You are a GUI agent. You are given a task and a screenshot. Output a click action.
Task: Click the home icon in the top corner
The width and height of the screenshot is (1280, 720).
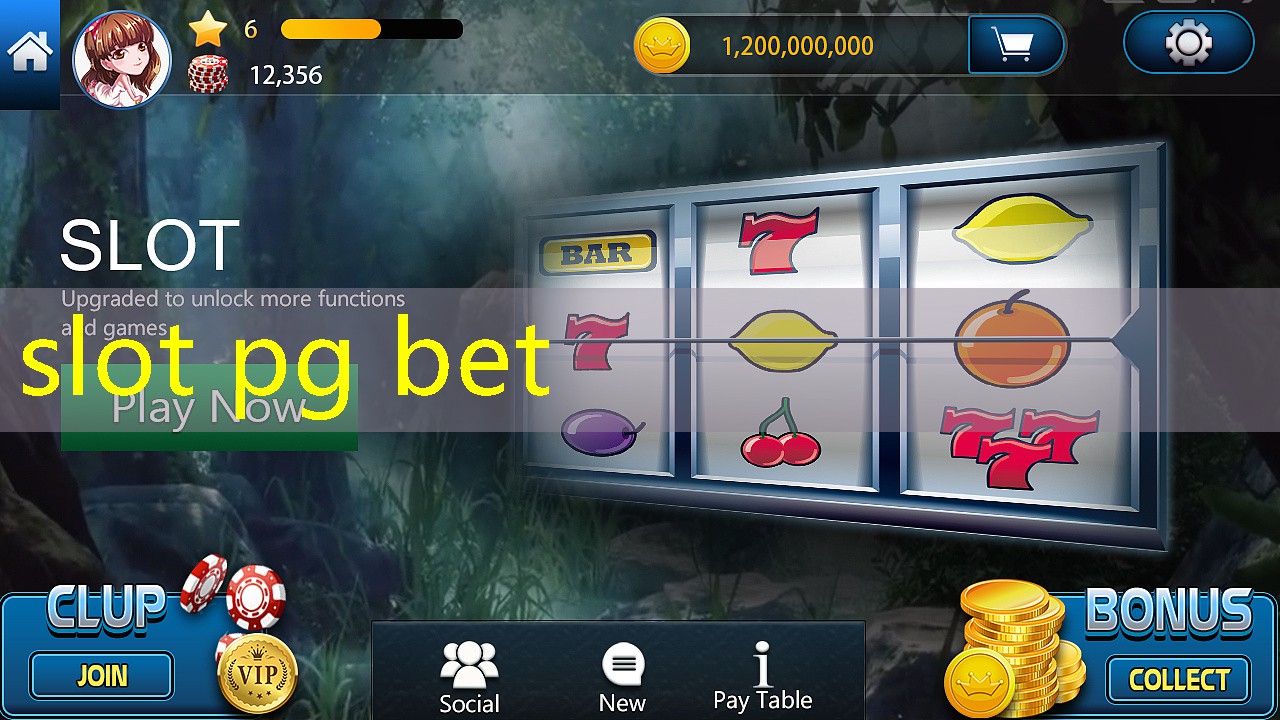pyautogui.click(x=29, y=44)
